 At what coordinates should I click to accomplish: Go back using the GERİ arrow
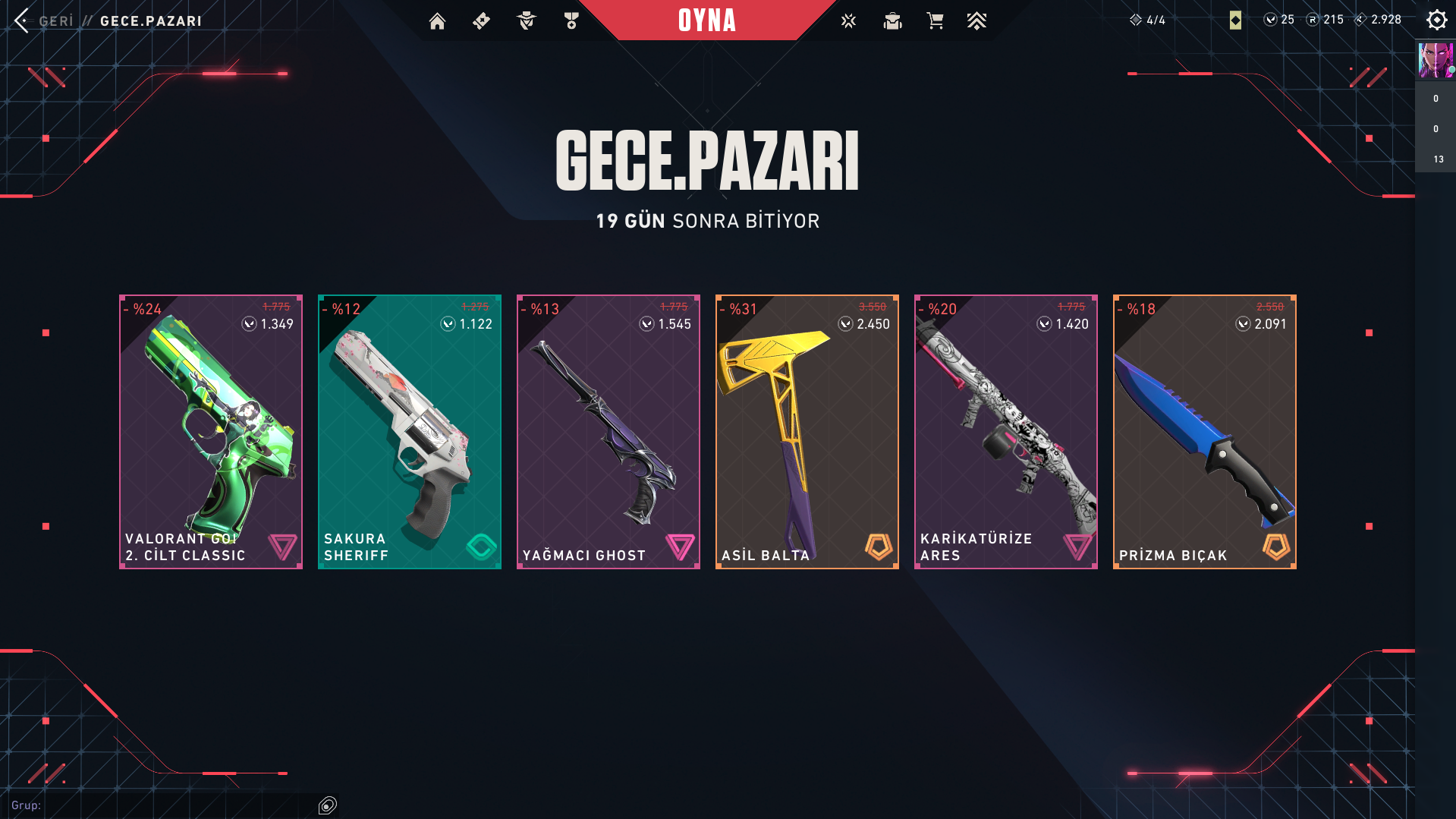[x=22, y=20]
